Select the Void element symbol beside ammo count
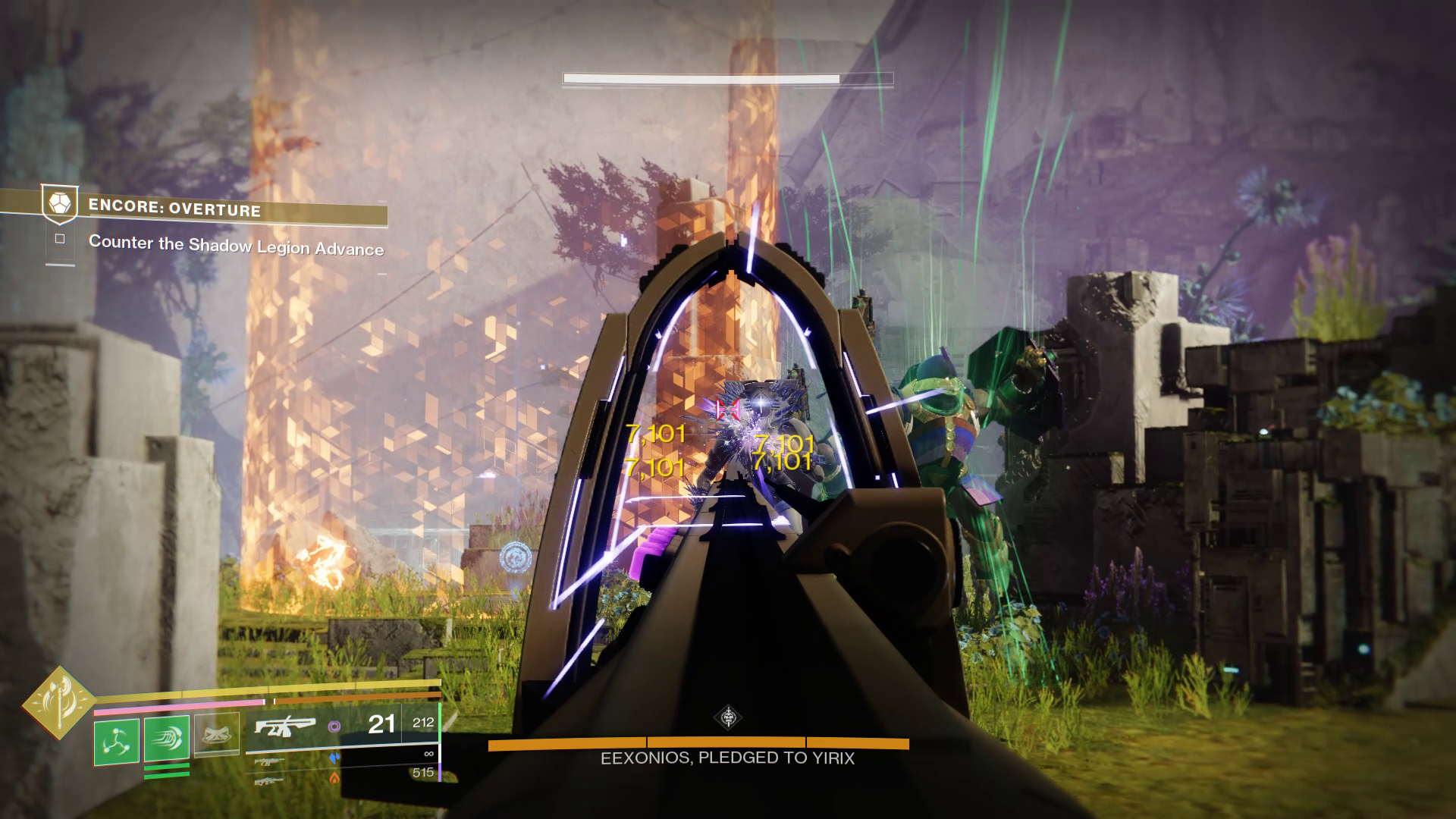 click(334, 725)
